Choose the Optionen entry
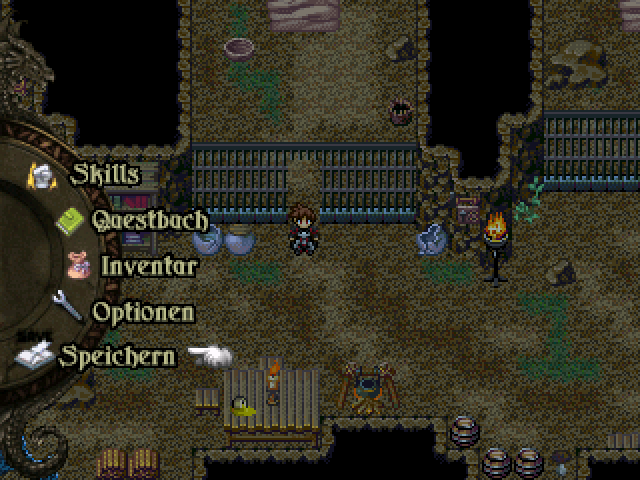The image size is (640, 480). click(143, 311)
